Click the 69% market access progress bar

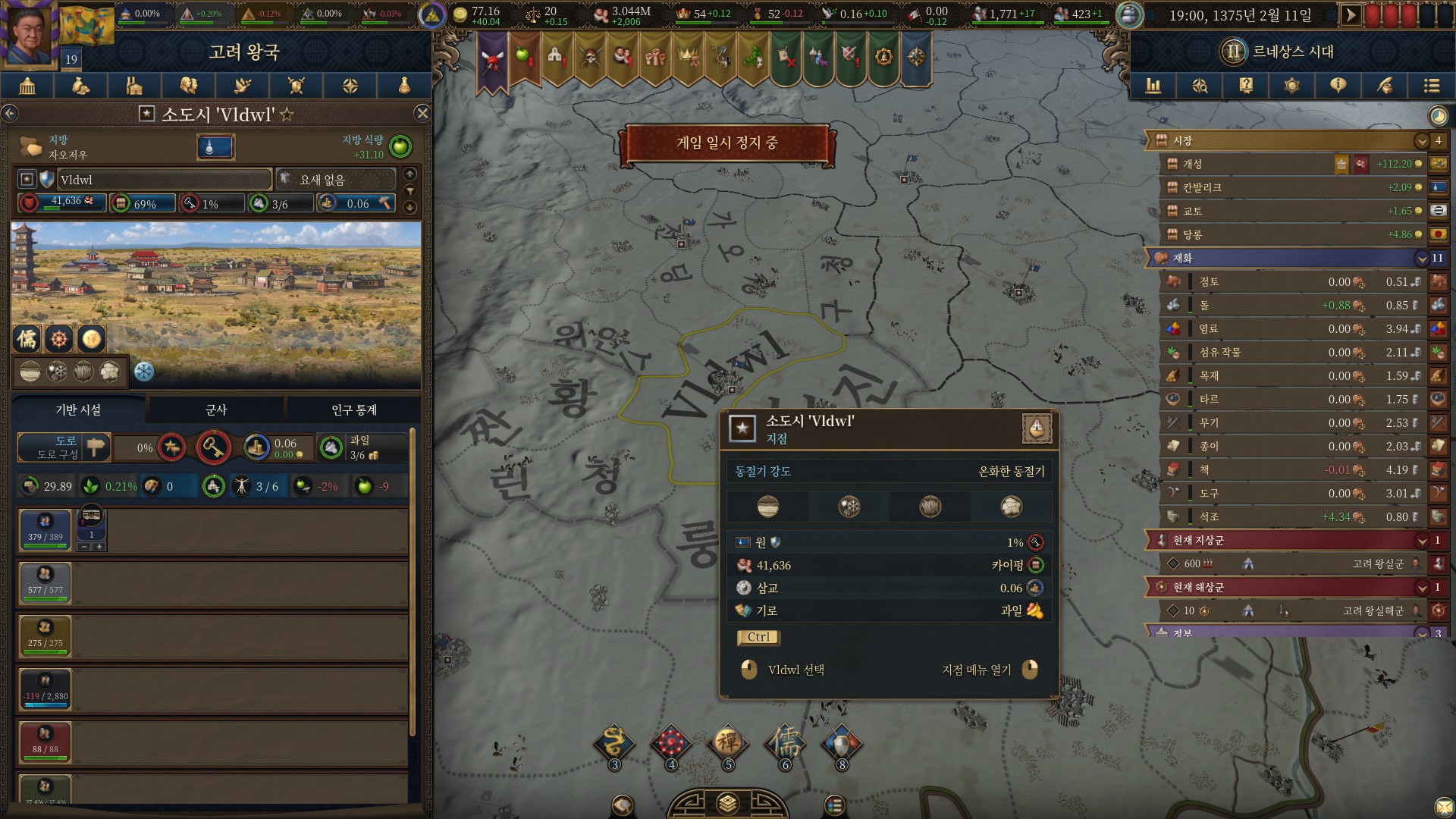[143, 203]
